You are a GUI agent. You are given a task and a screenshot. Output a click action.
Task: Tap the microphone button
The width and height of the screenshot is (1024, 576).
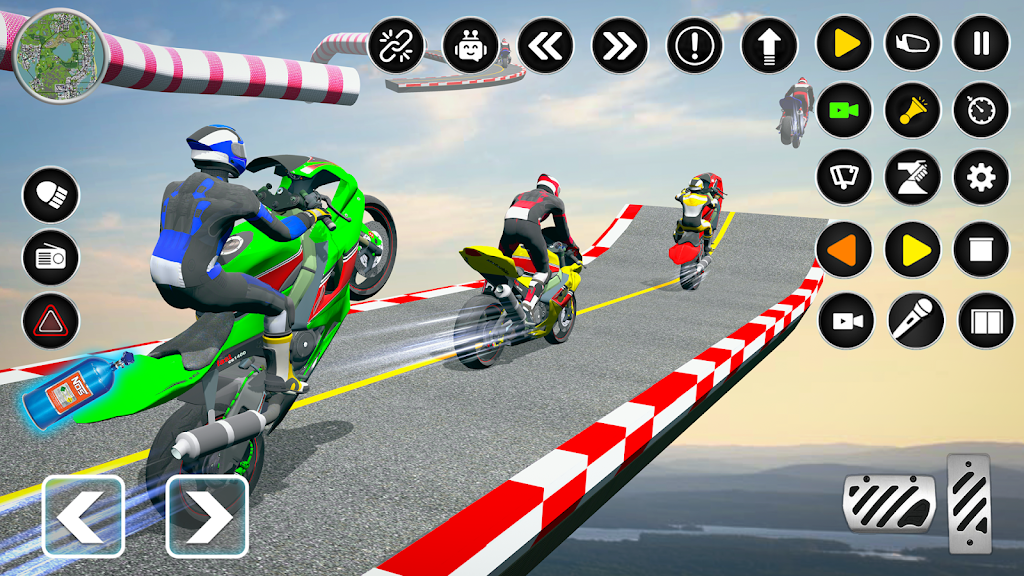point(913,320)
